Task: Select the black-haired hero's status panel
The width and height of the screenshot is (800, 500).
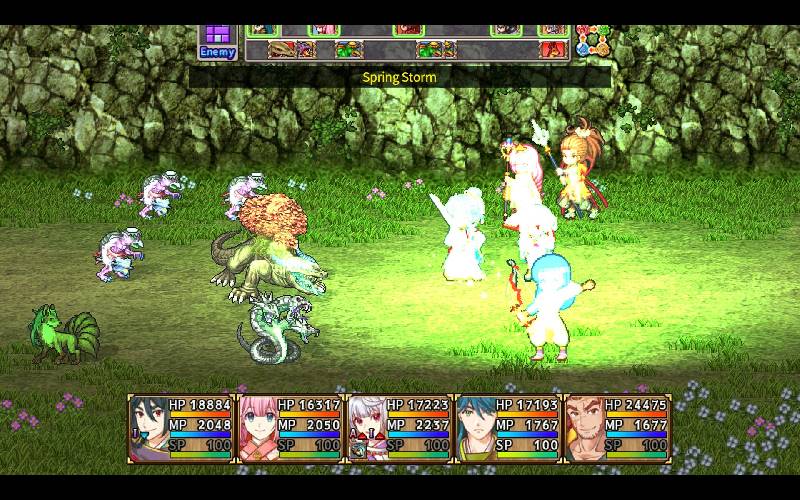Action: [x=181, y=427]
